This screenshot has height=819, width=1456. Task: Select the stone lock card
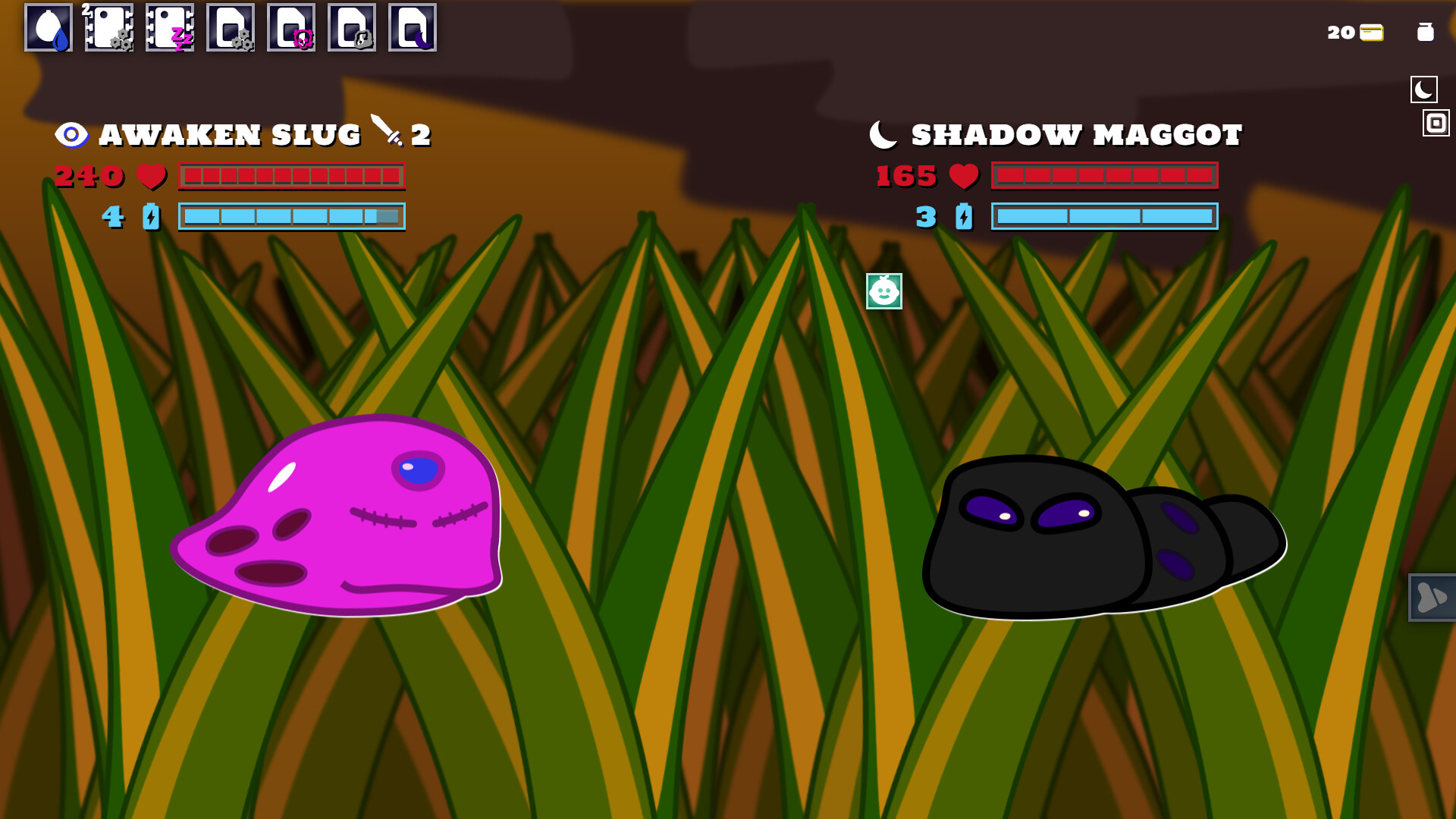coord(352,29)
